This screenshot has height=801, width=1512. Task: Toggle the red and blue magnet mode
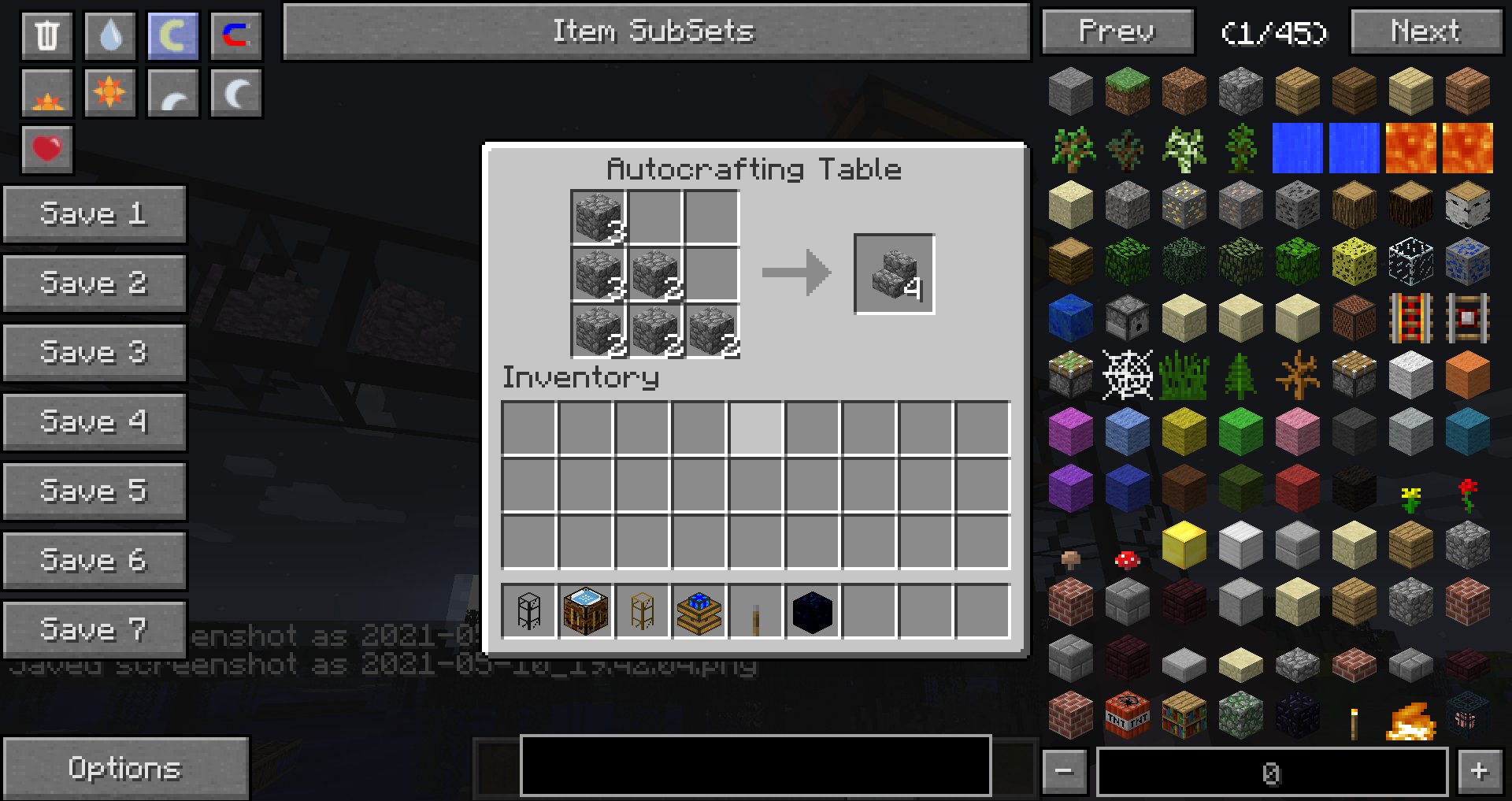(235, 35)
